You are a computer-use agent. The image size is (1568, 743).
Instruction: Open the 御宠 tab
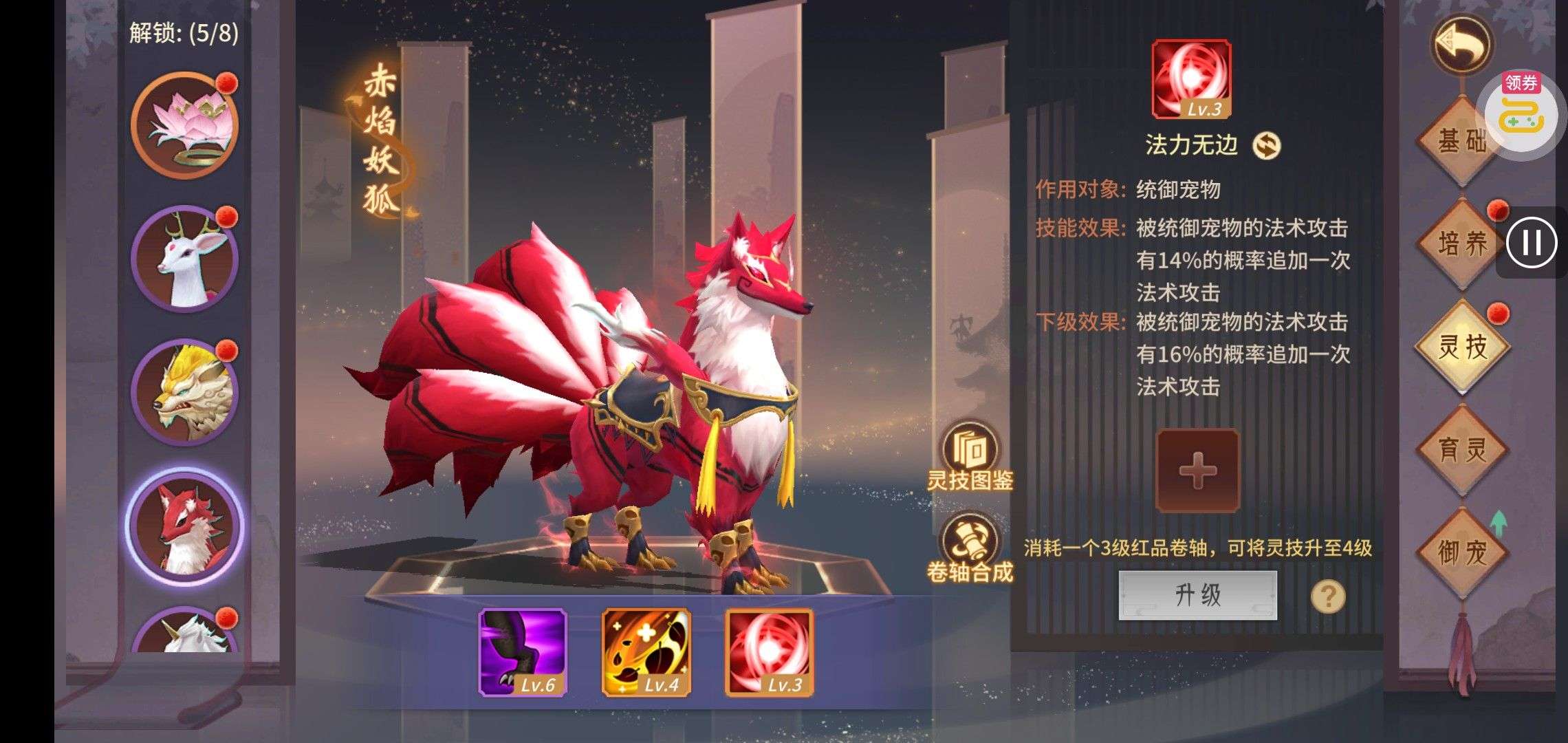pos(1461,552)
